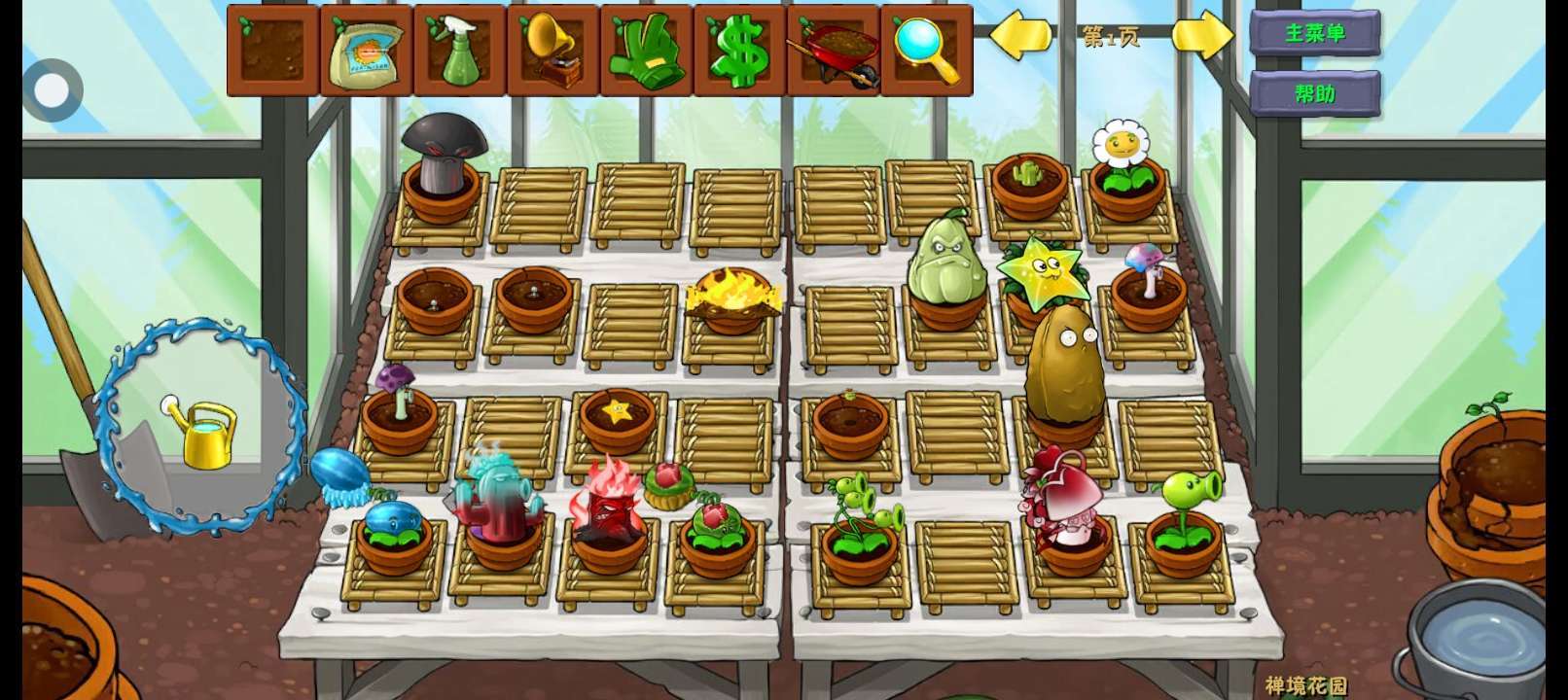Pick up the green gardening glove
This screenshot has width=1568, height=700.
[646, 51]
